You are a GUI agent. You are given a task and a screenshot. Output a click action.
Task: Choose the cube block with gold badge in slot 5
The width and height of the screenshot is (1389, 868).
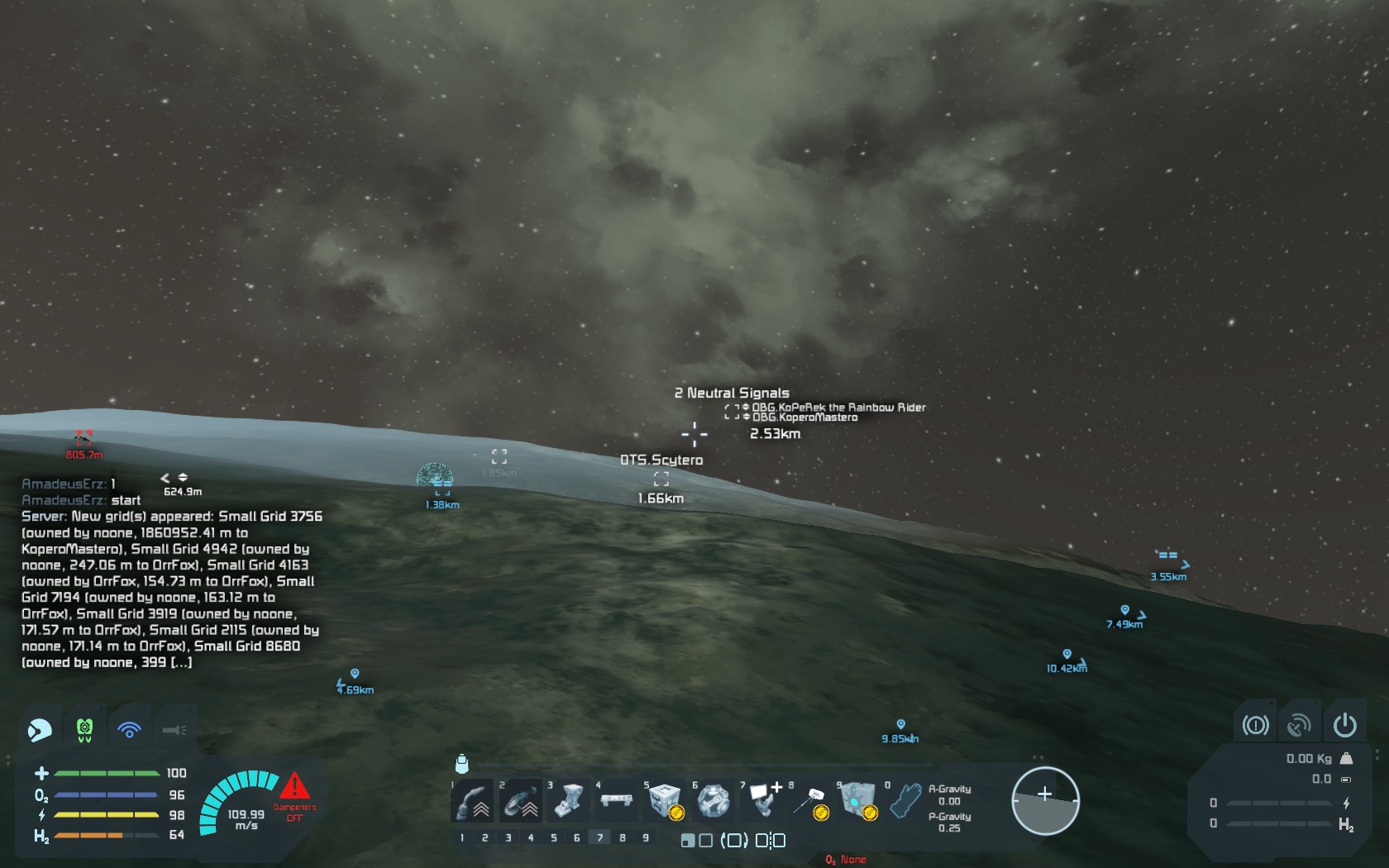[664, 800]
